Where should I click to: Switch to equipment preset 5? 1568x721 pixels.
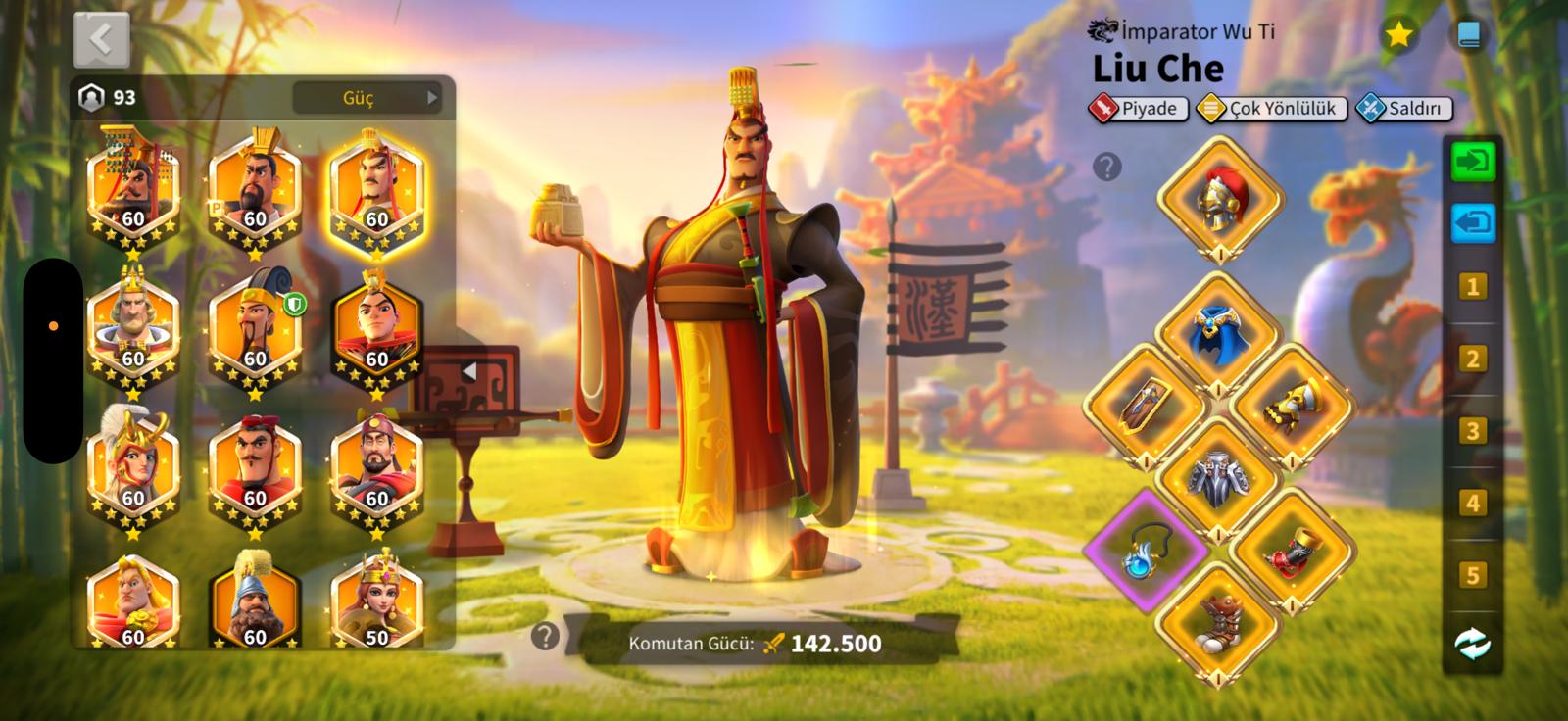1471,575
